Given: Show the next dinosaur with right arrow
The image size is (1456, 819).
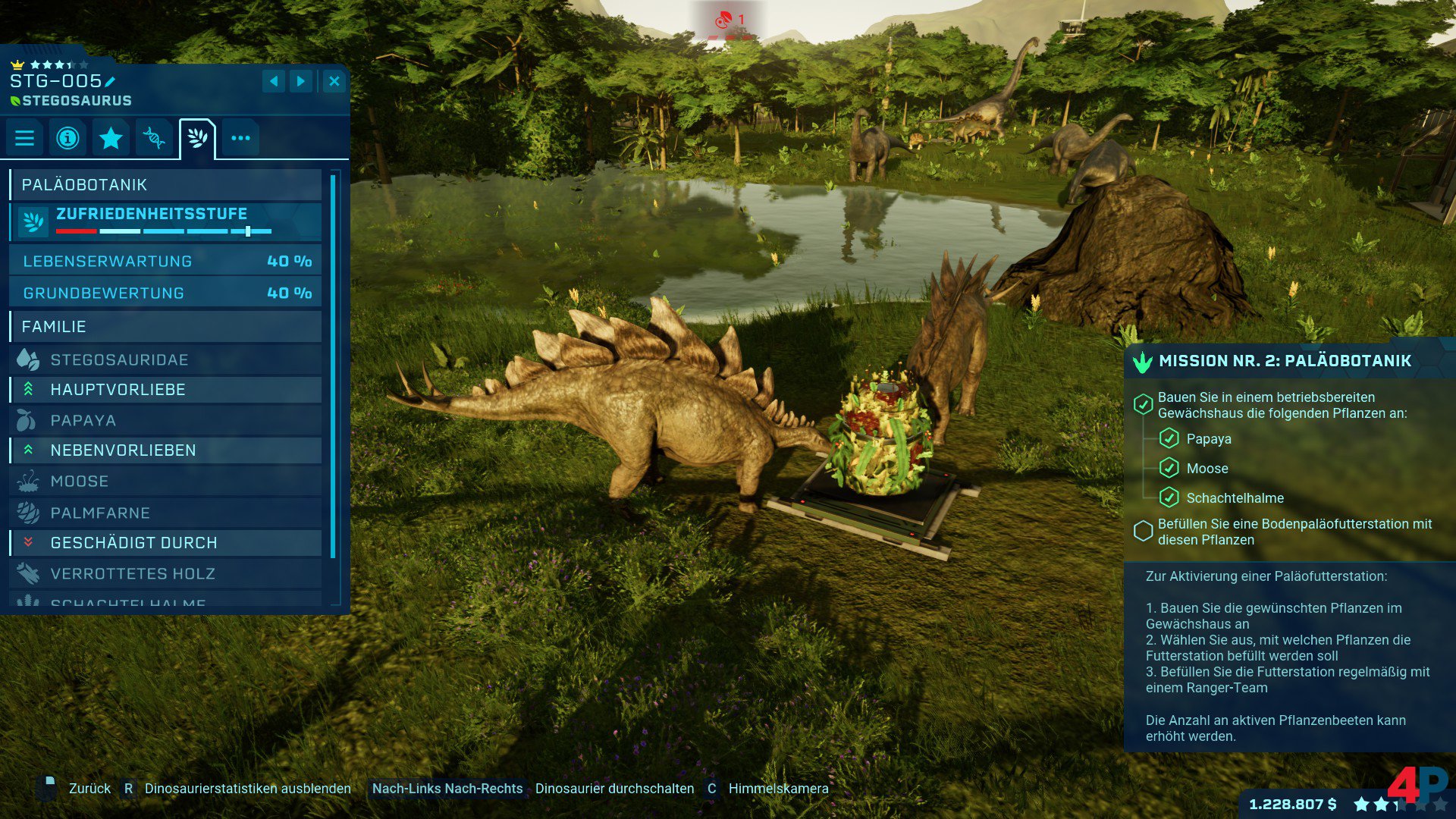Looking at the screenshot, I should 301,81.
